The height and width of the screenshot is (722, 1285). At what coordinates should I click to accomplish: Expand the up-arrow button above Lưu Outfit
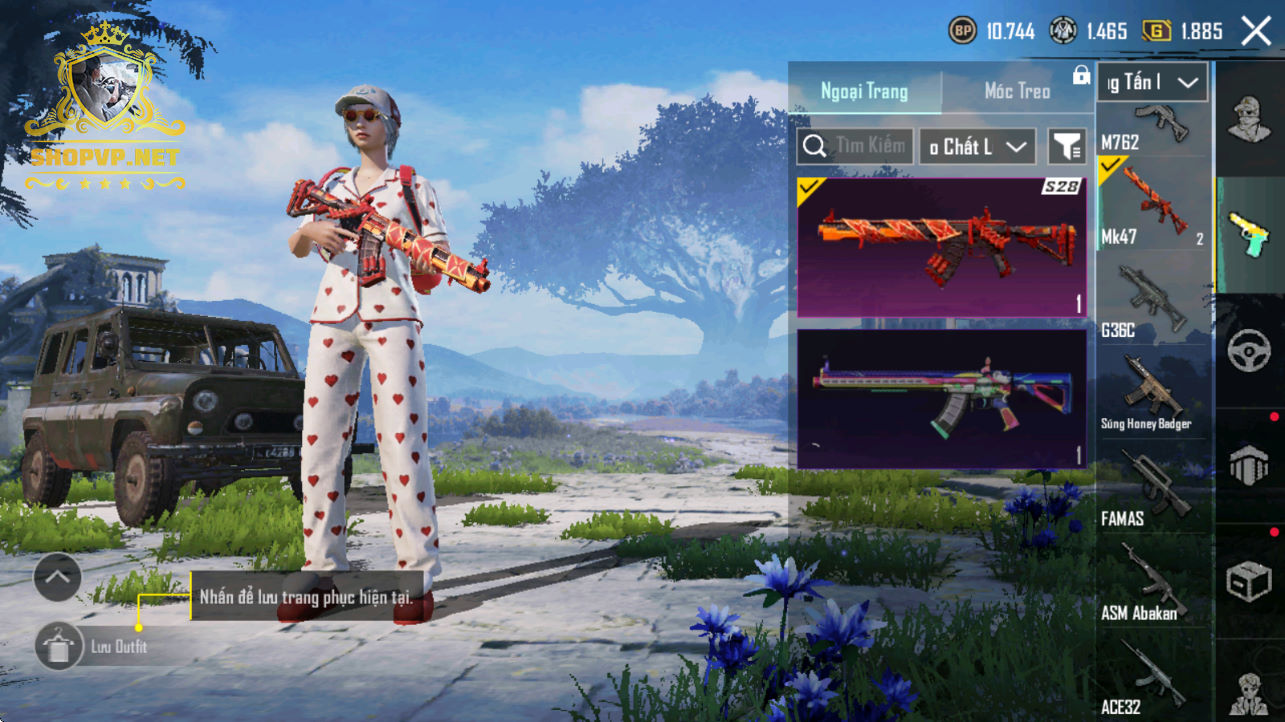(57, 577)
